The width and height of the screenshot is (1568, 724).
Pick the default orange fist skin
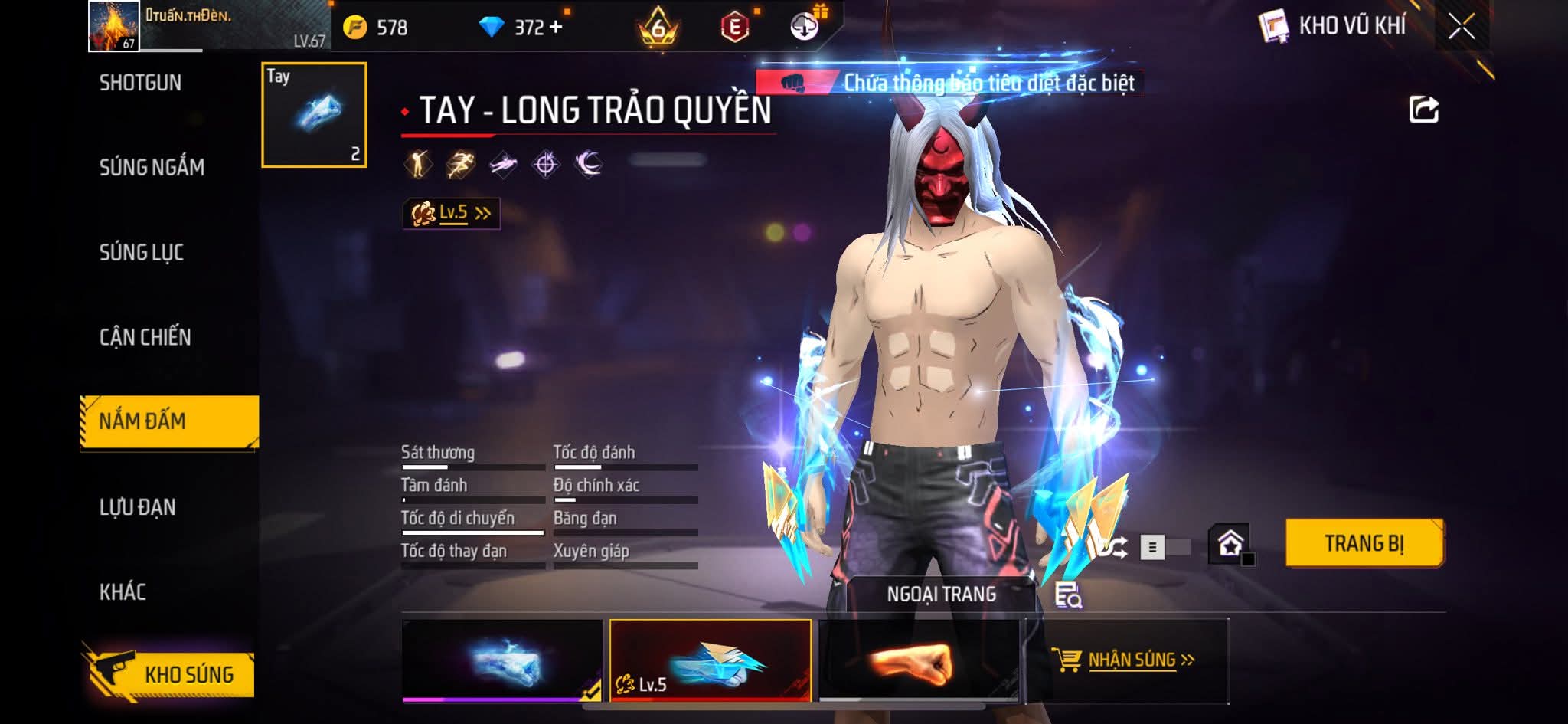919,660
